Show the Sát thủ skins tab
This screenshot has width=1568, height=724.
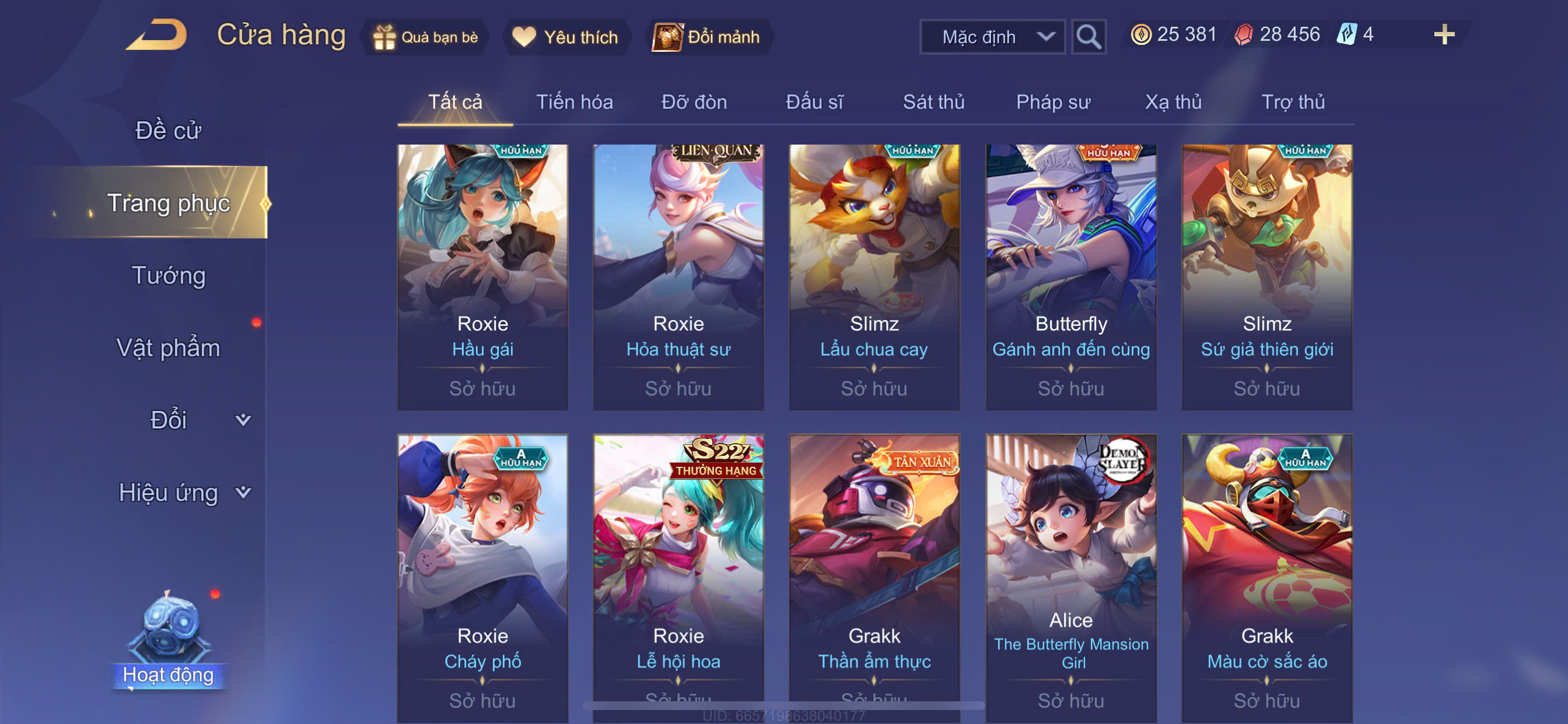(x=933, y=101)
